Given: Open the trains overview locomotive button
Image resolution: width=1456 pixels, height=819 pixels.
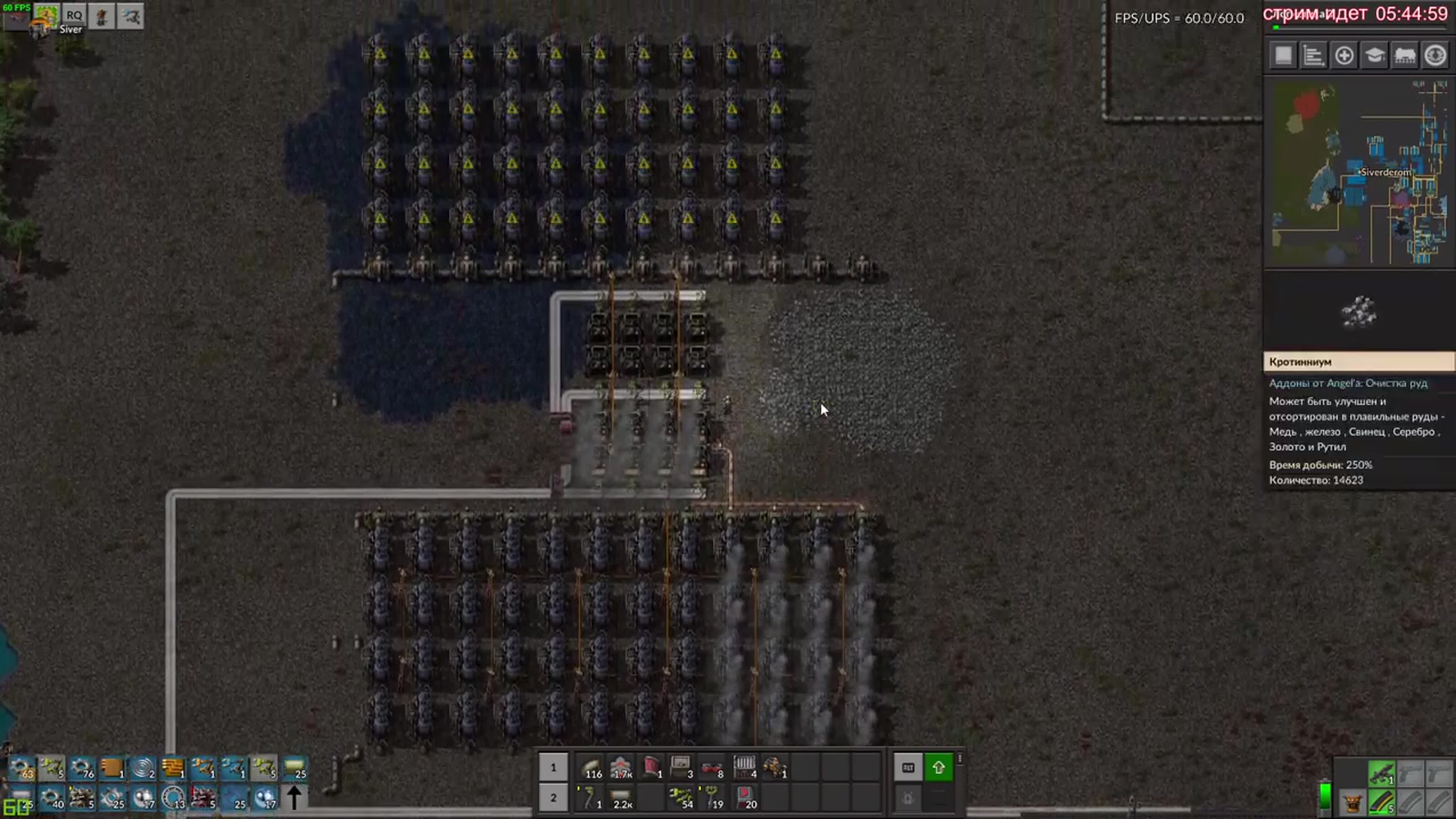Looking at the screenshot, I should pos(1404,55).
